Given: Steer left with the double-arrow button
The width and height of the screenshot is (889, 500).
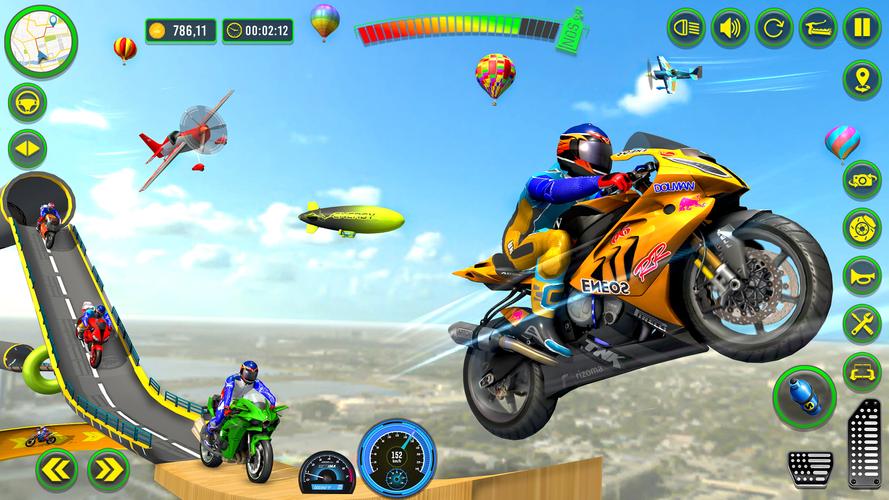Looking at the screenshot, I should click(55, 468).
